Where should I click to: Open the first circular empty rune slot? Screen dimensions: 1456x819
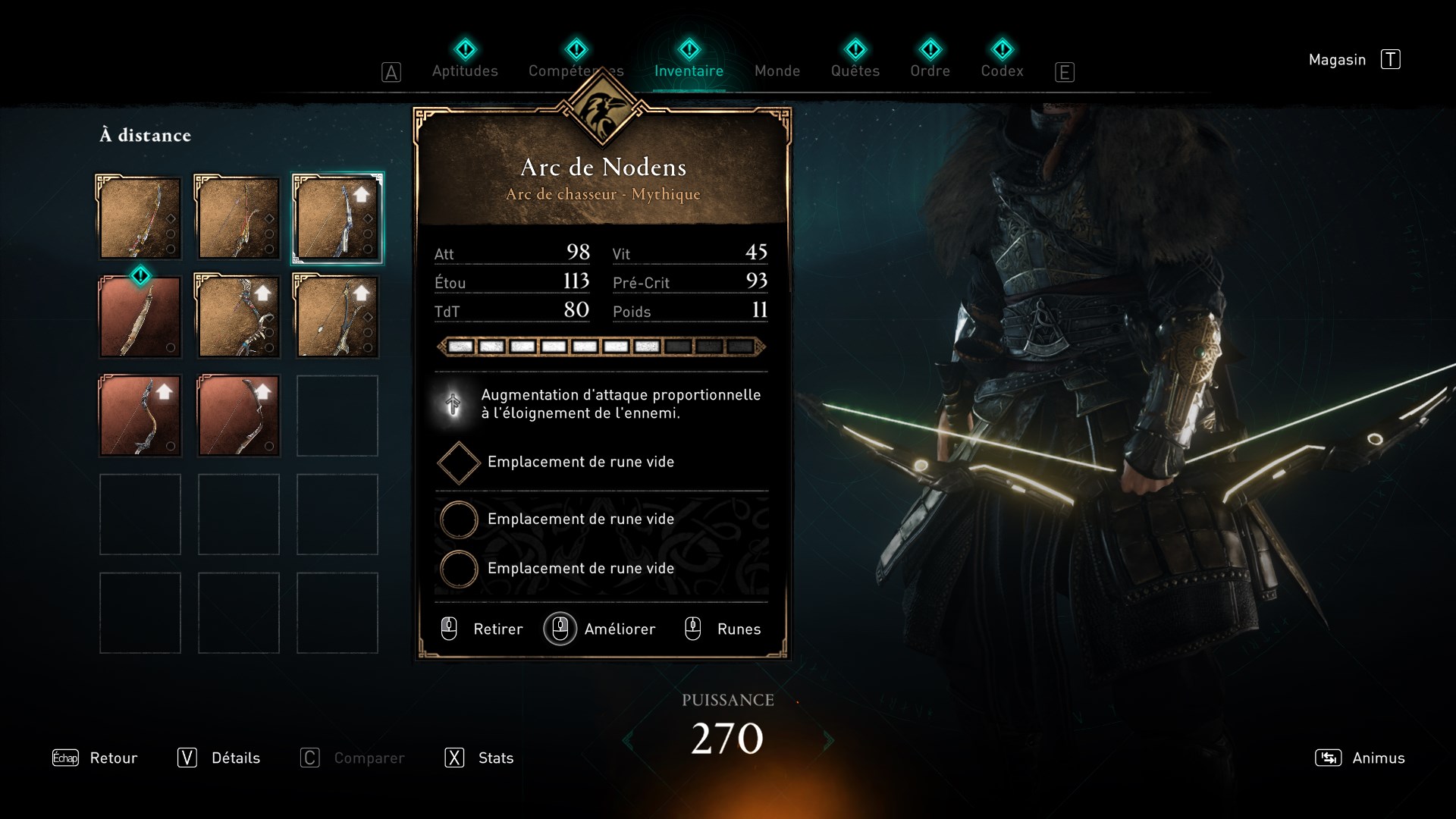458,519
